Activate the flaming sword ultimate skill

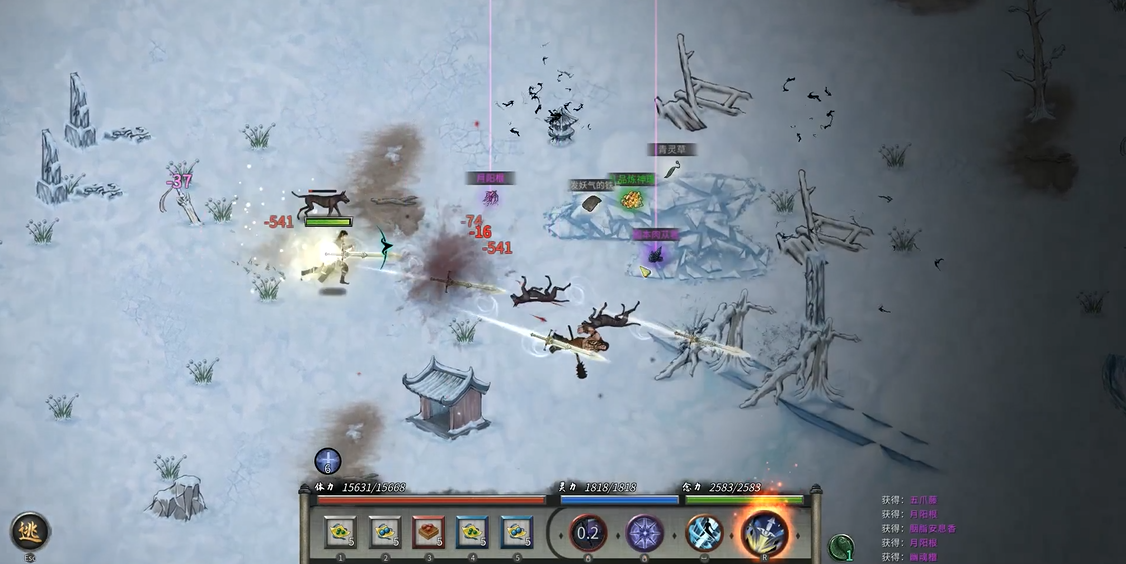pyautogui.click(x=764, y=532)
